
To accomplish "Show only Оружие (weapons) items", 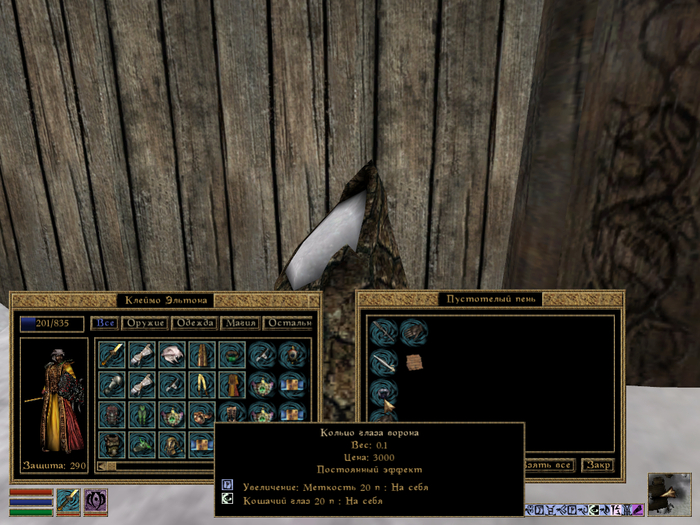I will click(x=144, y=323).
